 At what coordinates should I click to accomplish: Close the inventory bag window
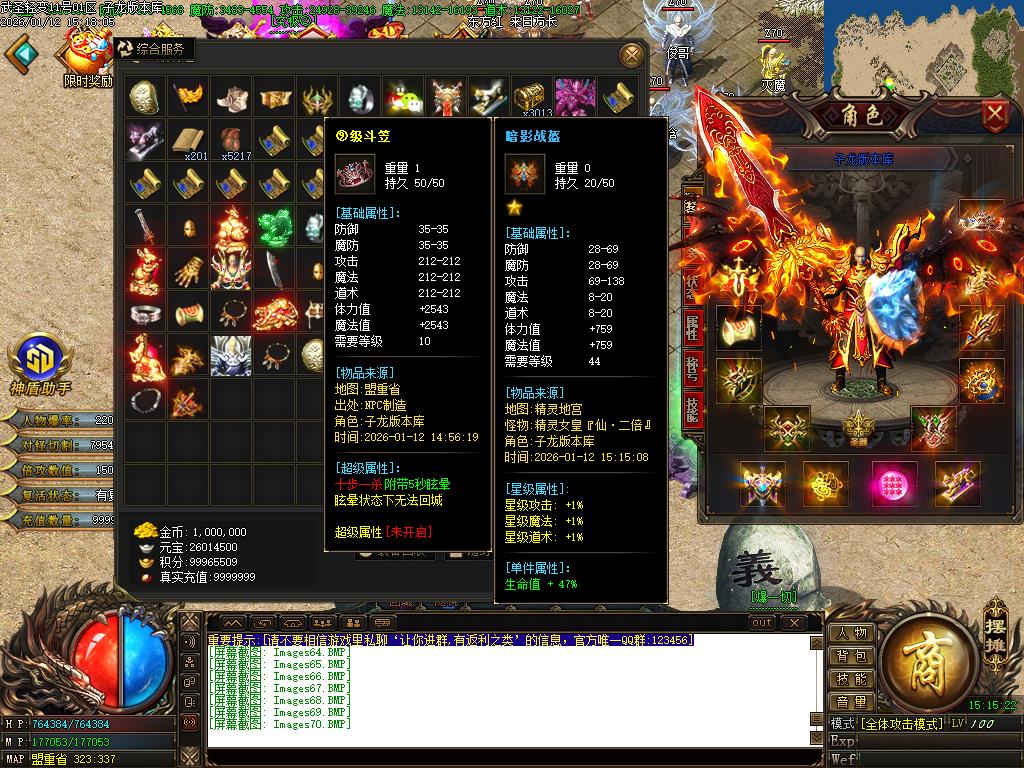coord(631,55)
